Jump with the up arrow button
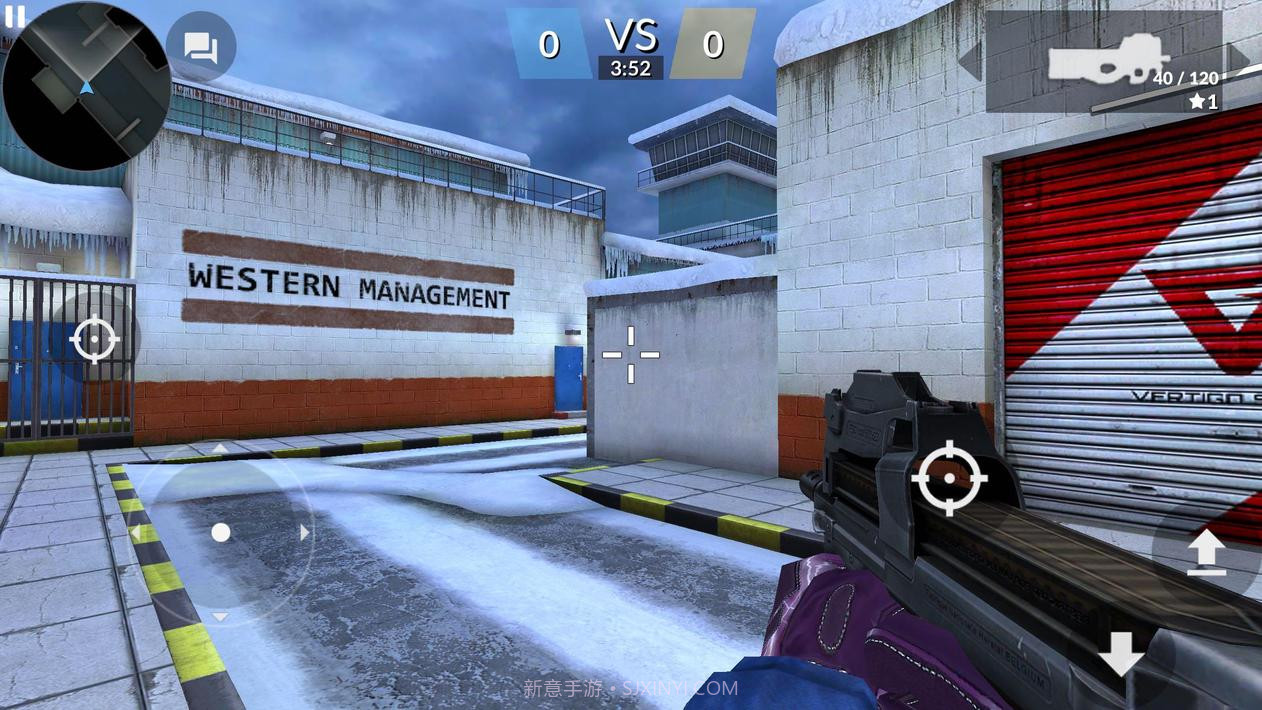Screen dimensions: 1262x710 coord(1206,552)
